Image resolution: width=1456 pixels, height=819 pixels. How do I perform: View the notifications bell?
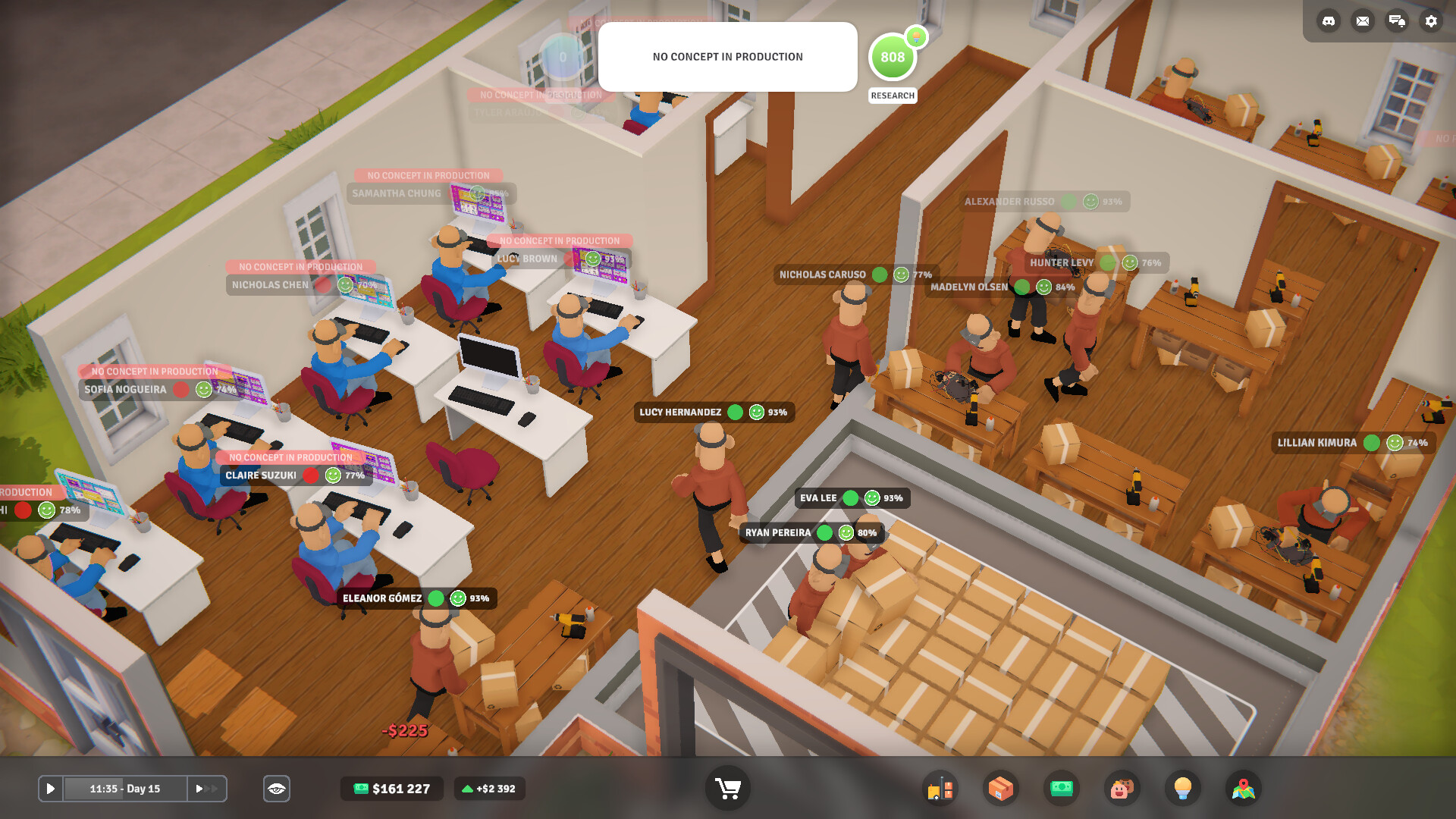(1398, 21)
